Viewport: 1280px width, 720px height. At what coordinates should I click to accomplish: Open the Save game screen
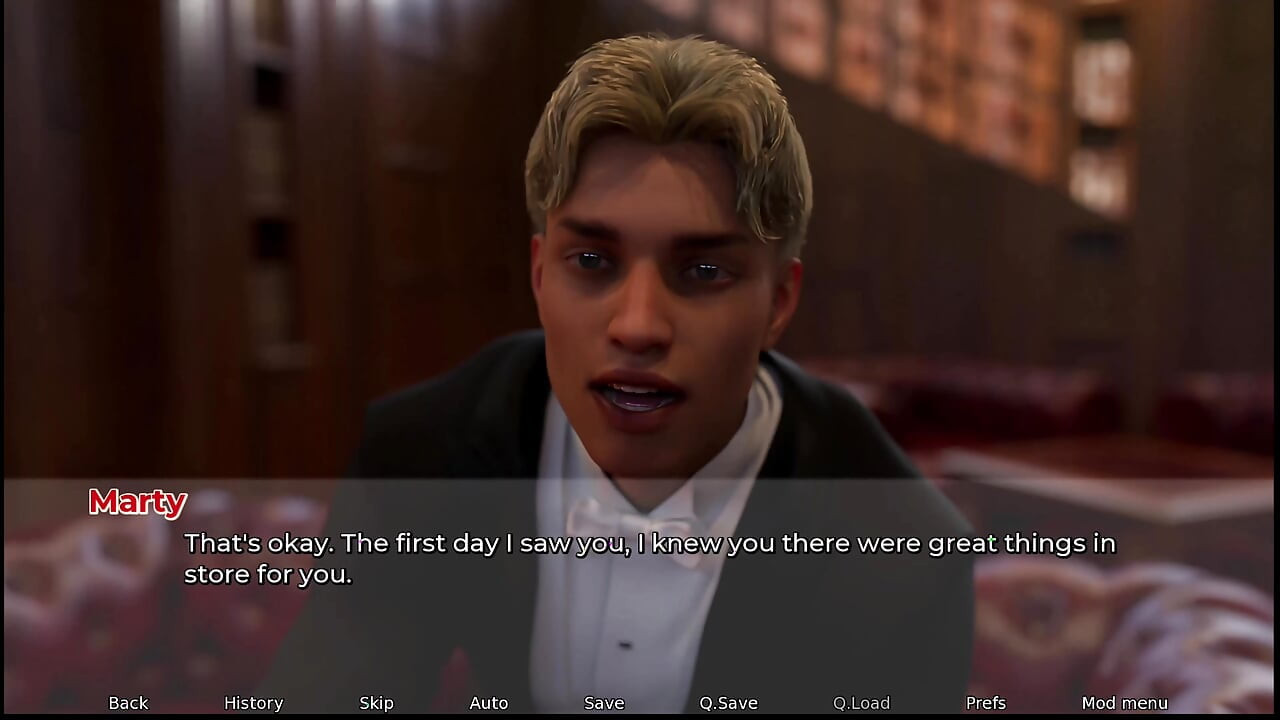[604, 703]
